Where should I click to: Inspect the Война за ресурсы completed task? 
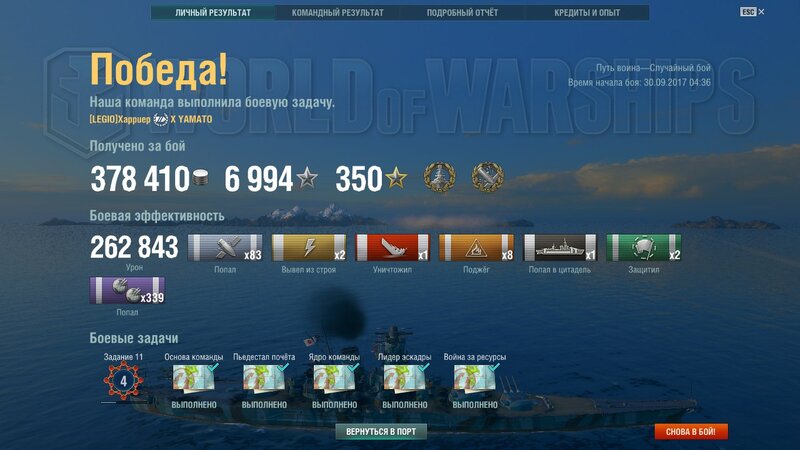(x=475, y=378)
